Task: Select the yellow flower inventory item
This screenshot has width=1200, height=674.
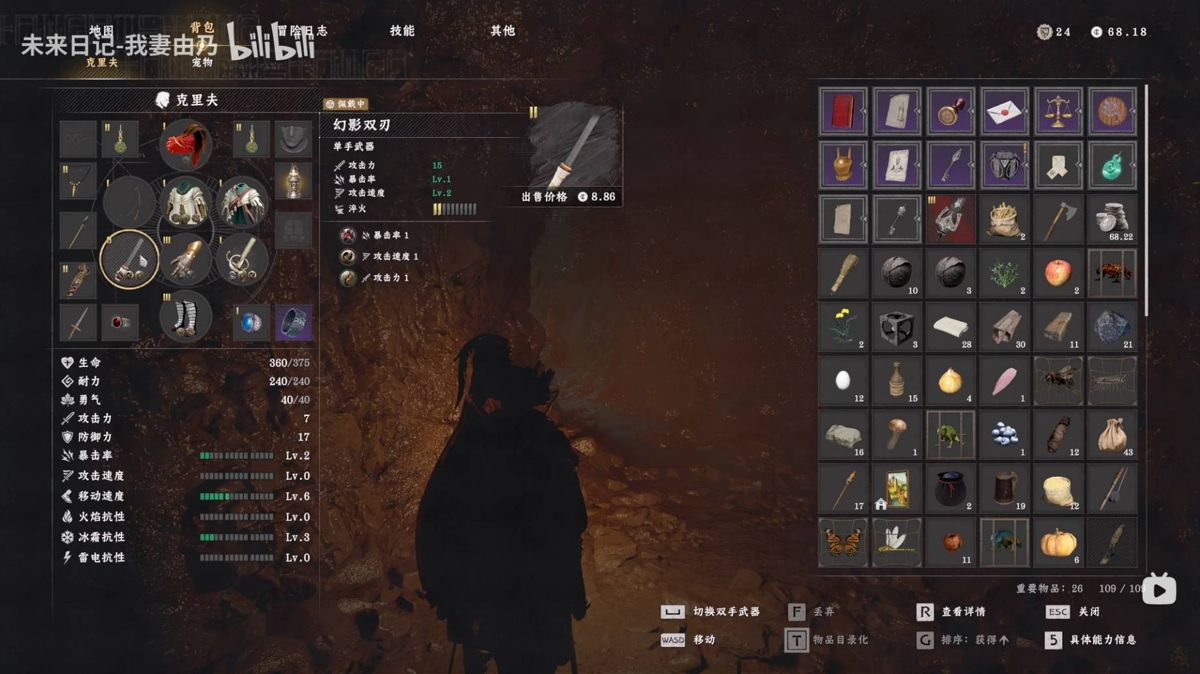Action: (843, 326)
